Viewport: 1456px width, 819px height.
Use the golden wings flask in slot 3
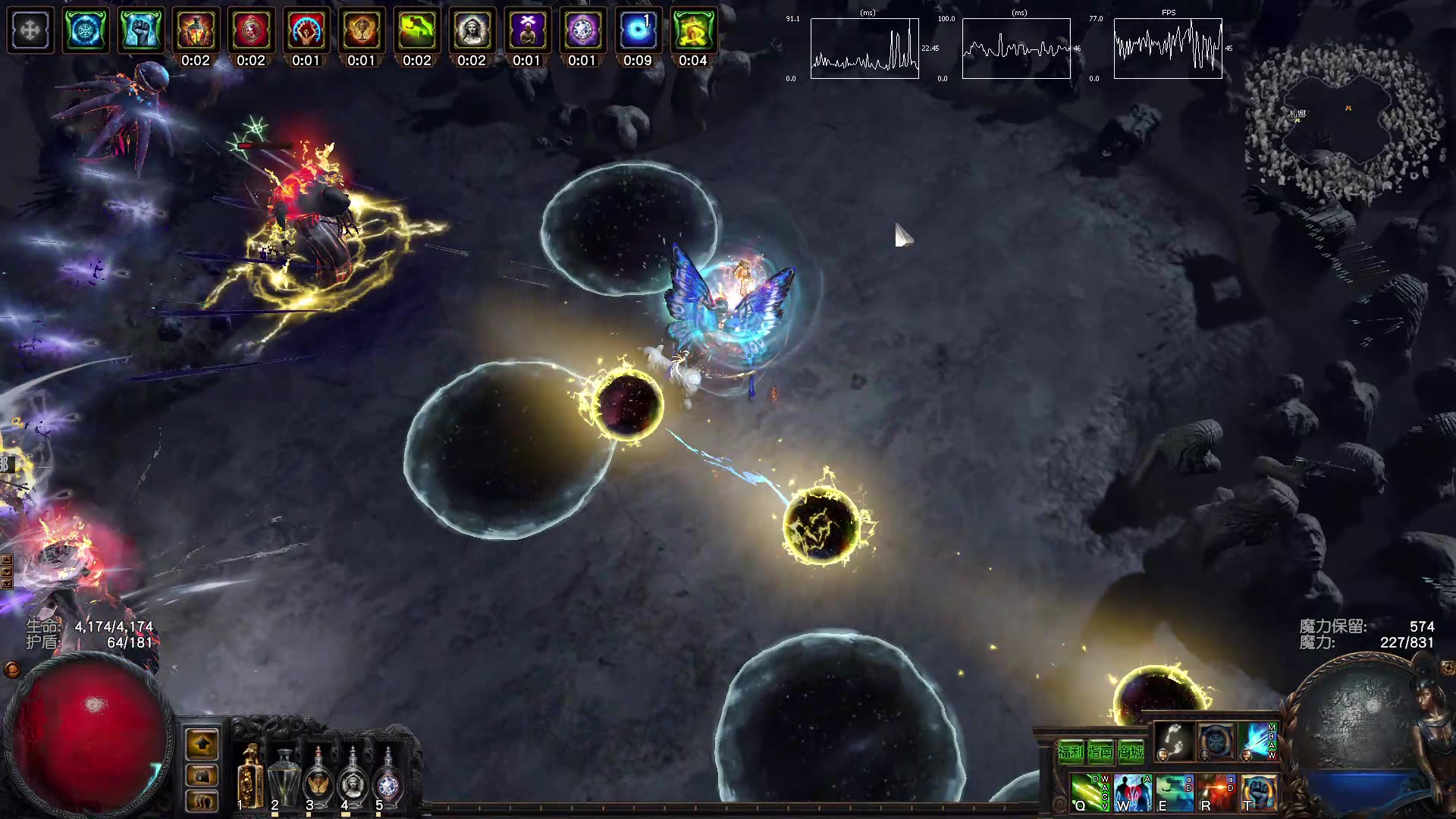pos(318,777)
